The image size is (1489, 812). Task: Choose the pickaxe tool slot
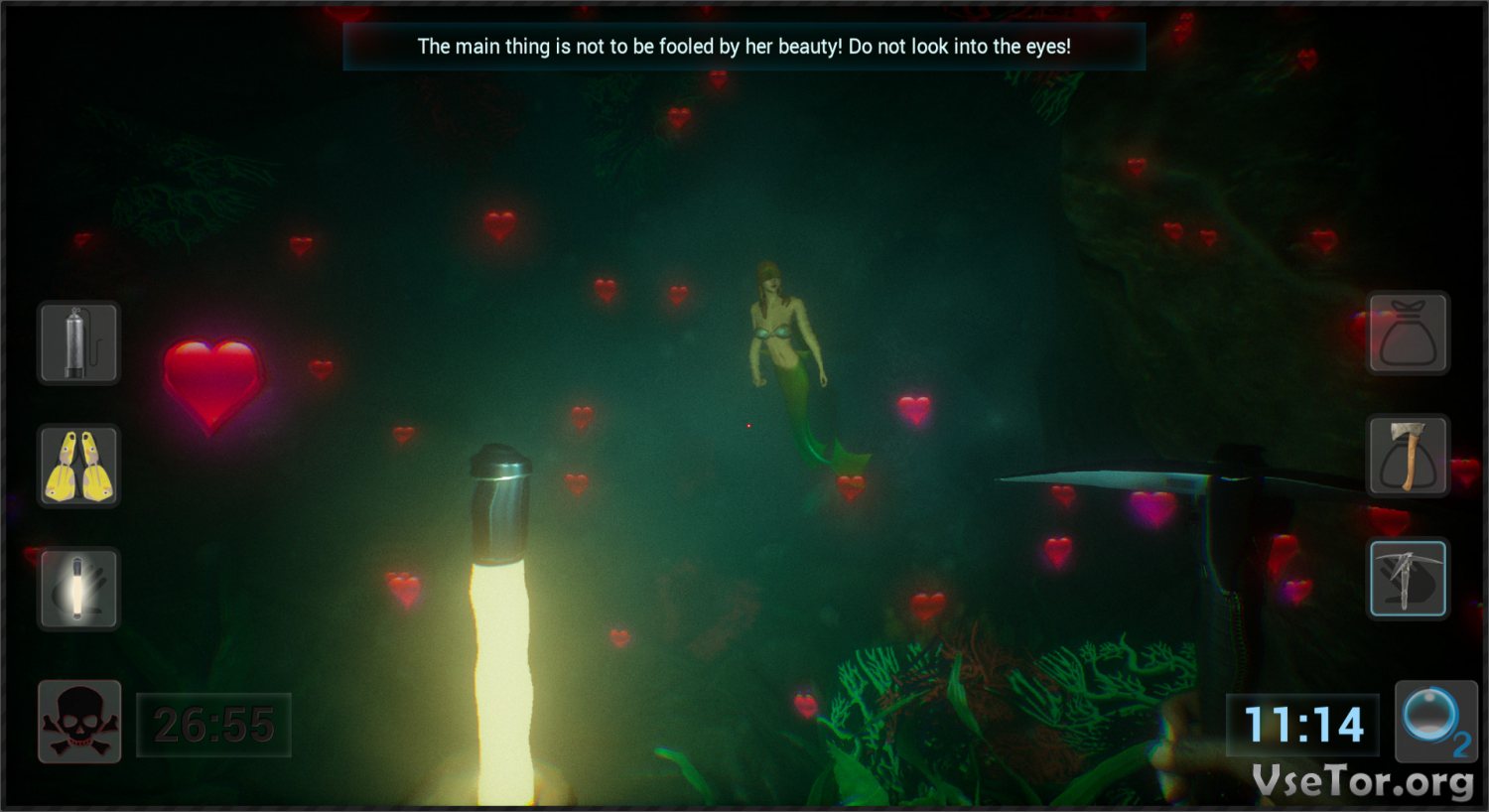coord(1409,579)
